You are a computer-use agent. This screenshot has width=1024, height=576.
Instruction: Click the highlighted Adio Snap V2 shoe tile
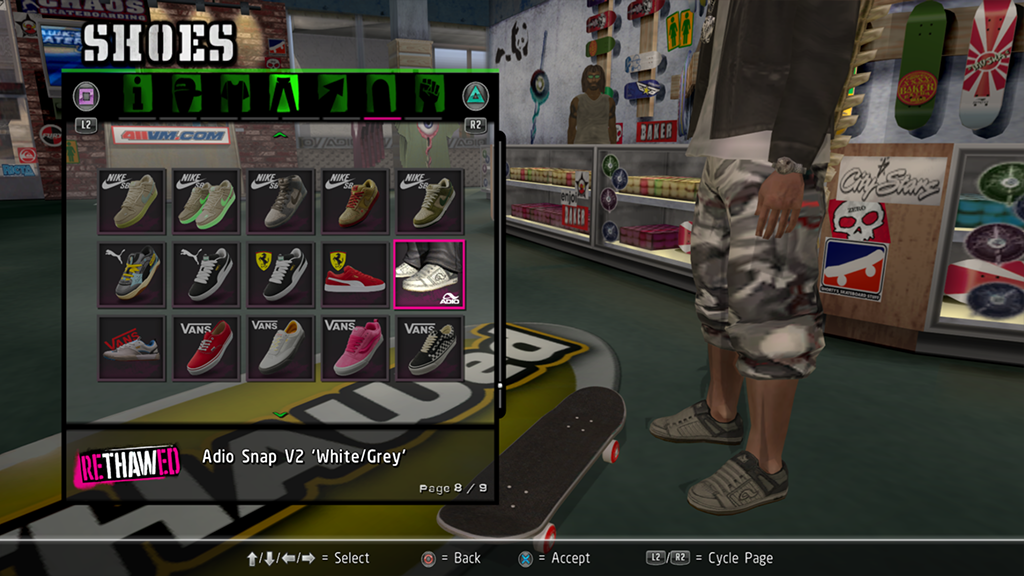tap(429, 274)
